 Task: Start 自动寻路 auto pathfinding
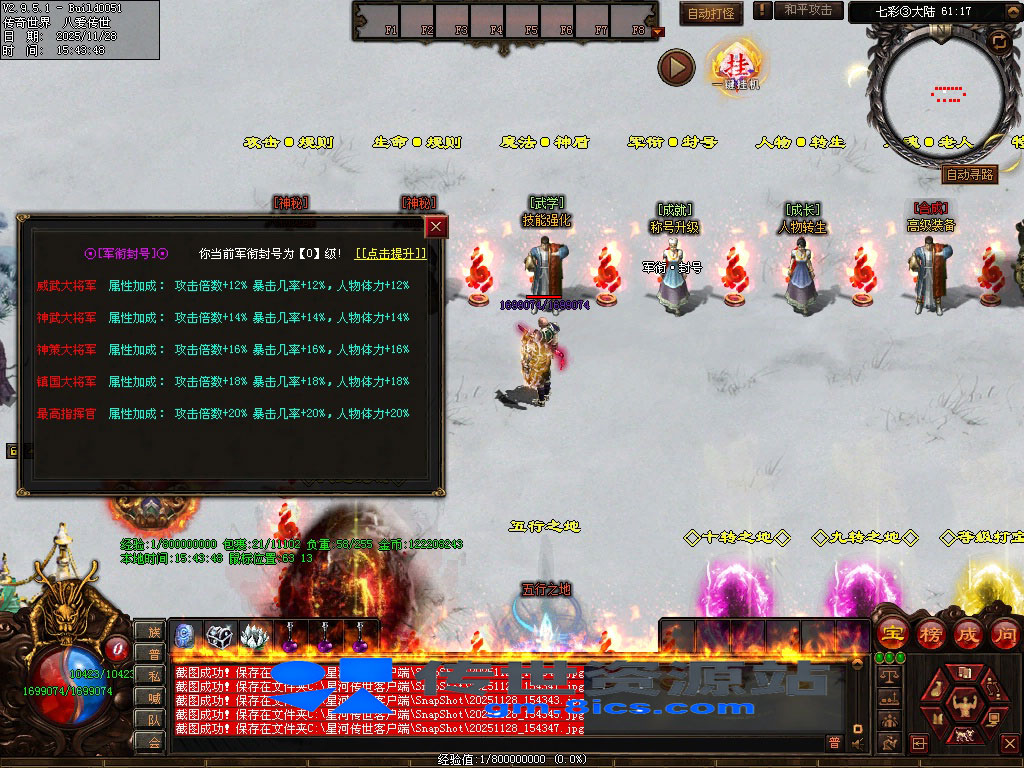[970, 174]
